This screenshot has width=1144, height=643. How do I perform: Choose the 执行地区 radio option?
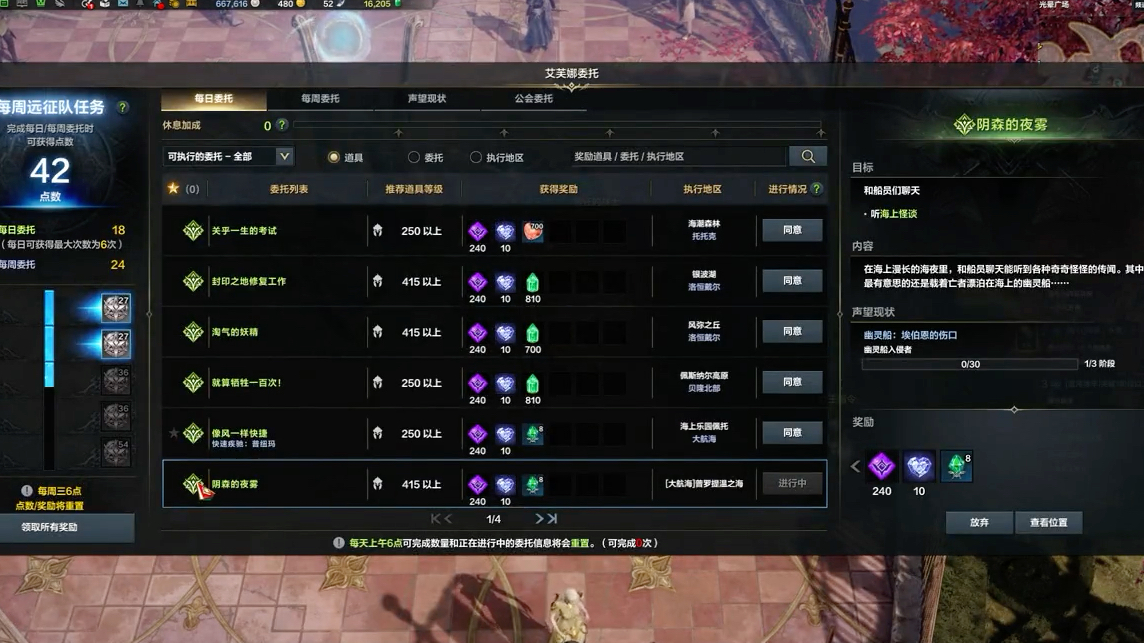pos(476,157)
